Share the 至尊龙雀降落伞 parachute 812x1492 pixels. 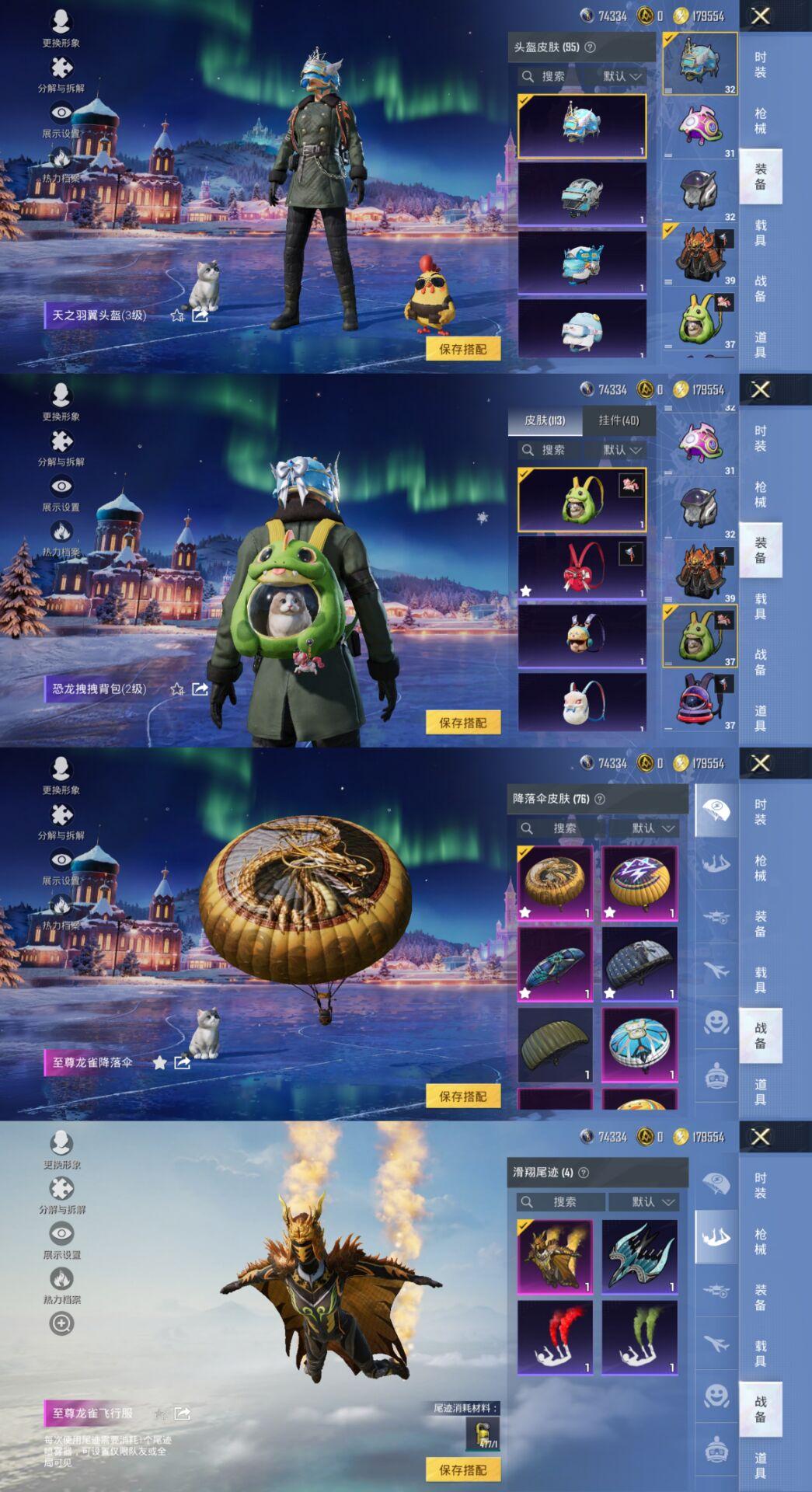[x=183, y=1062]
